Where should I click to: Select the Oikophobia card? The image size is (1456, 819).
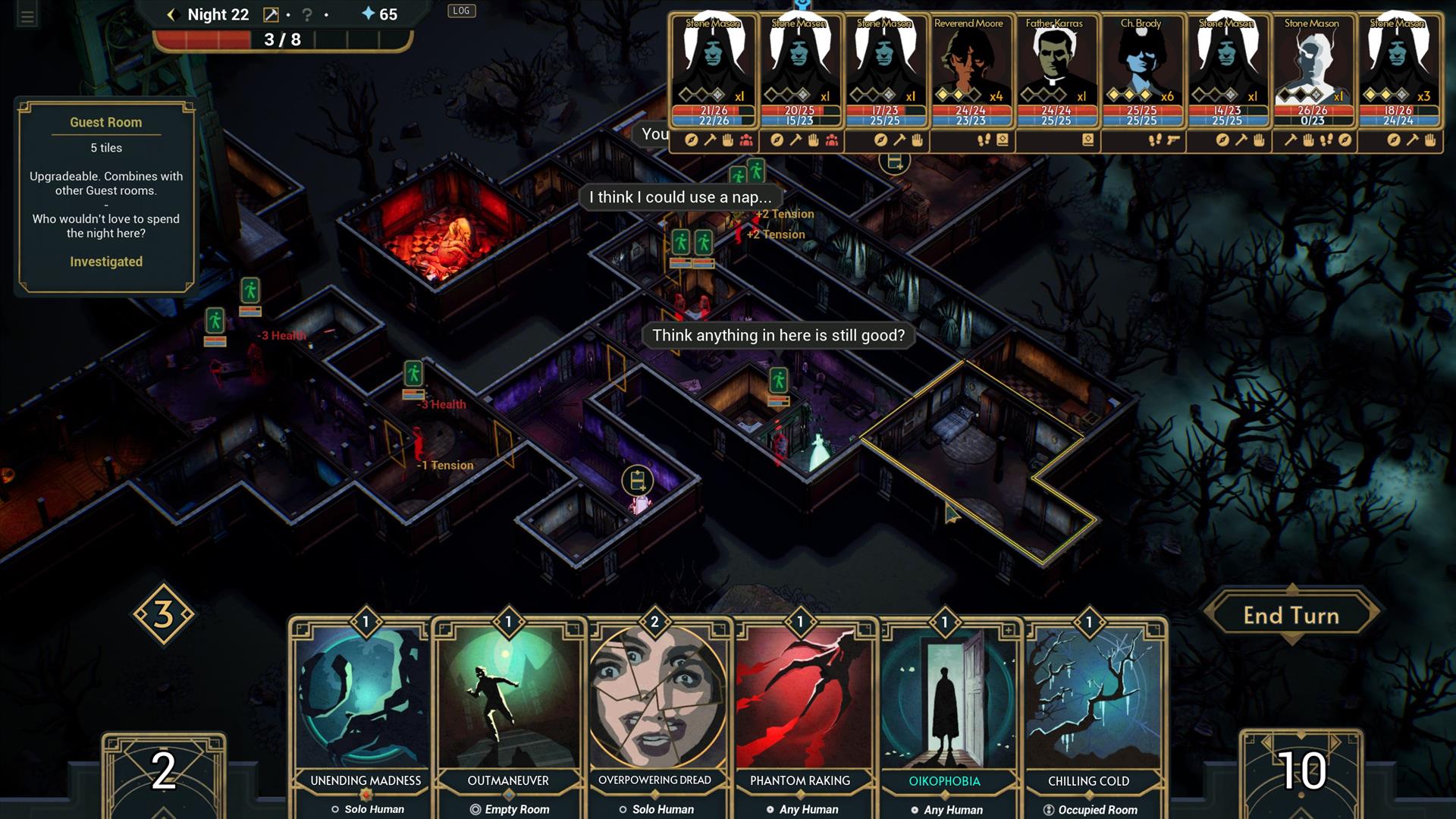944,705
